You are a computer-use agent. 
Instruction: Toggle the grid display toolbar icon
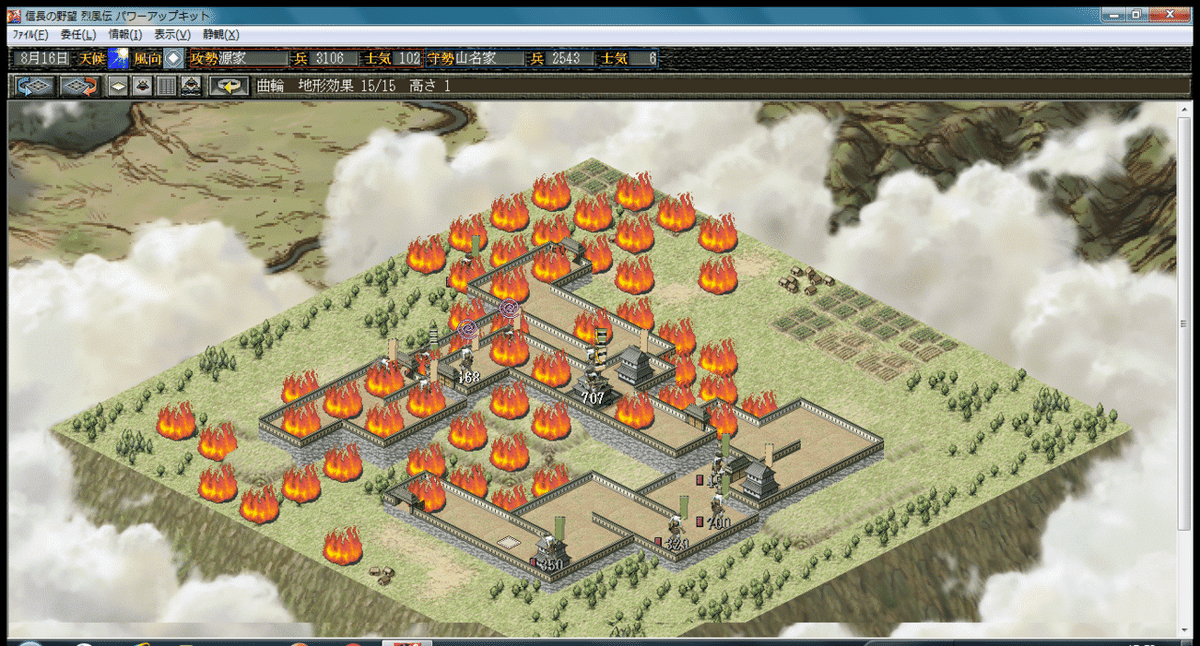pos(166,86)
